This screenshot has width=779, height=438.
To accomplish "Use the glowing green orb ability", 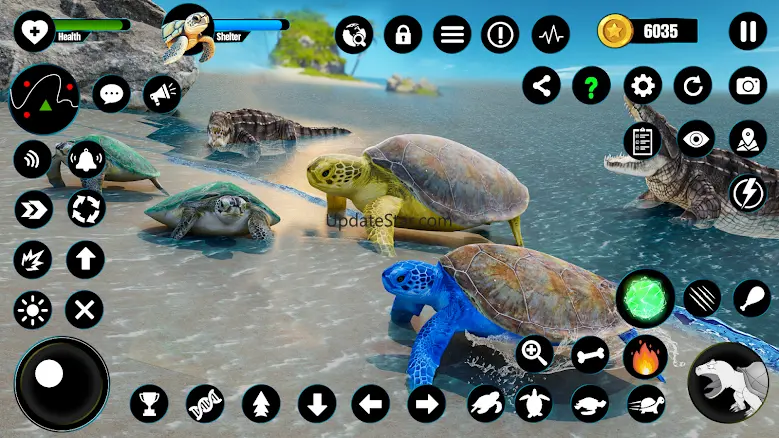I will pyautogui.click(x=644, y=297).
